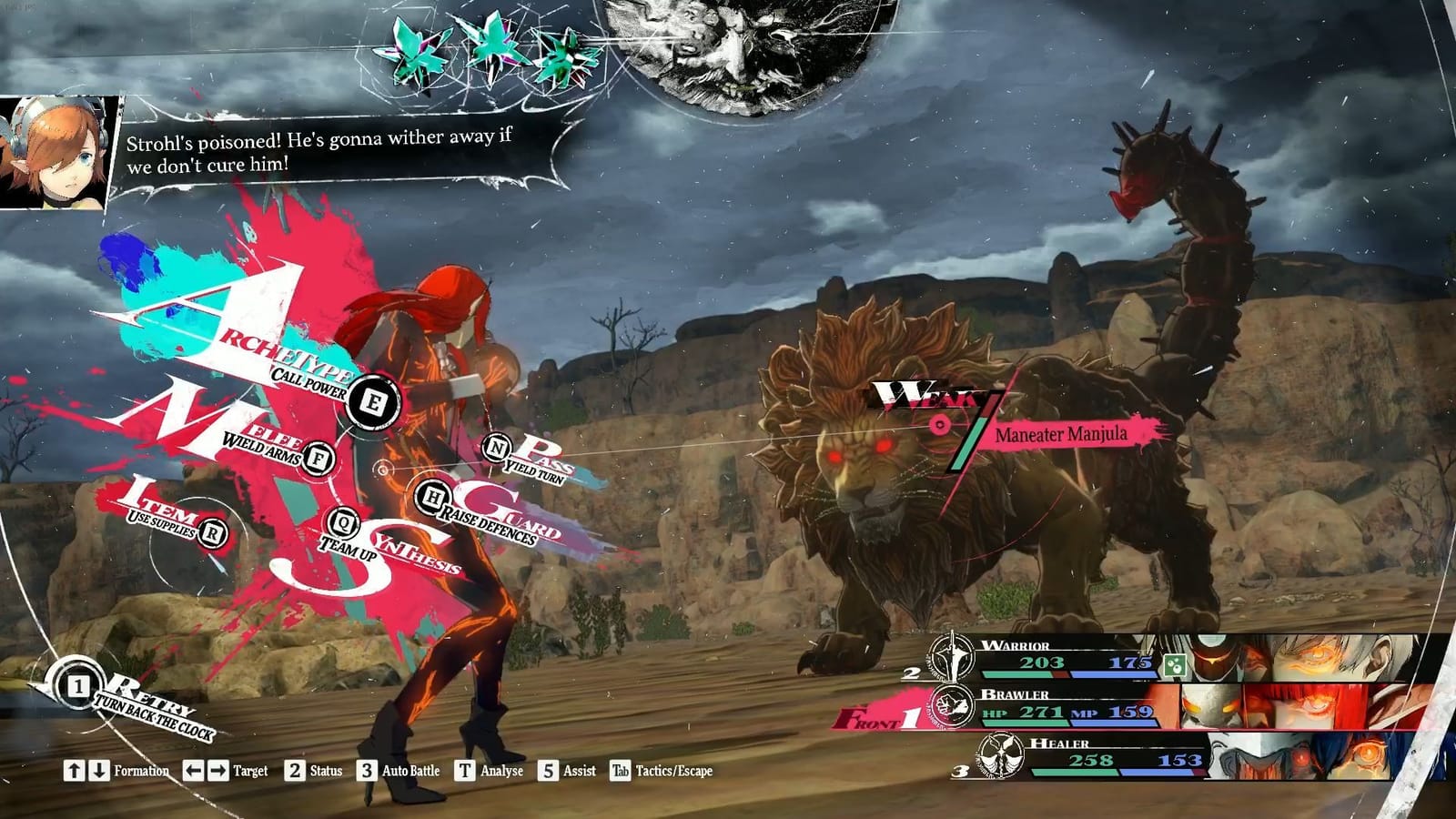Select the Melee Wield Arms attack icon
This screenshot has width=1456, height=819.
pyautogui.click(x=318, y=460)
